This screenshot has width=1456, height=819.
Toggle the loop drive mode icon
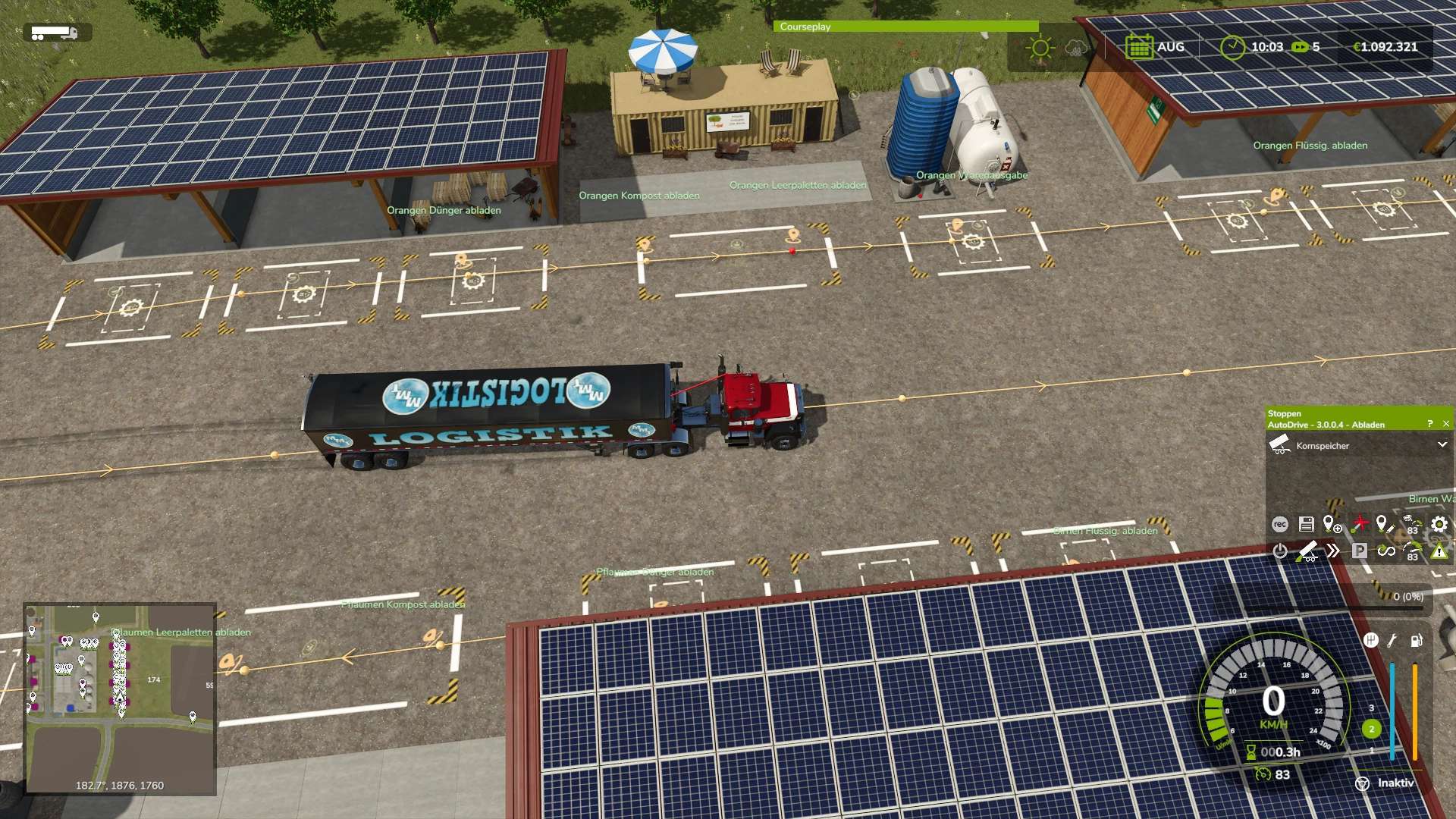(1386, 551)
